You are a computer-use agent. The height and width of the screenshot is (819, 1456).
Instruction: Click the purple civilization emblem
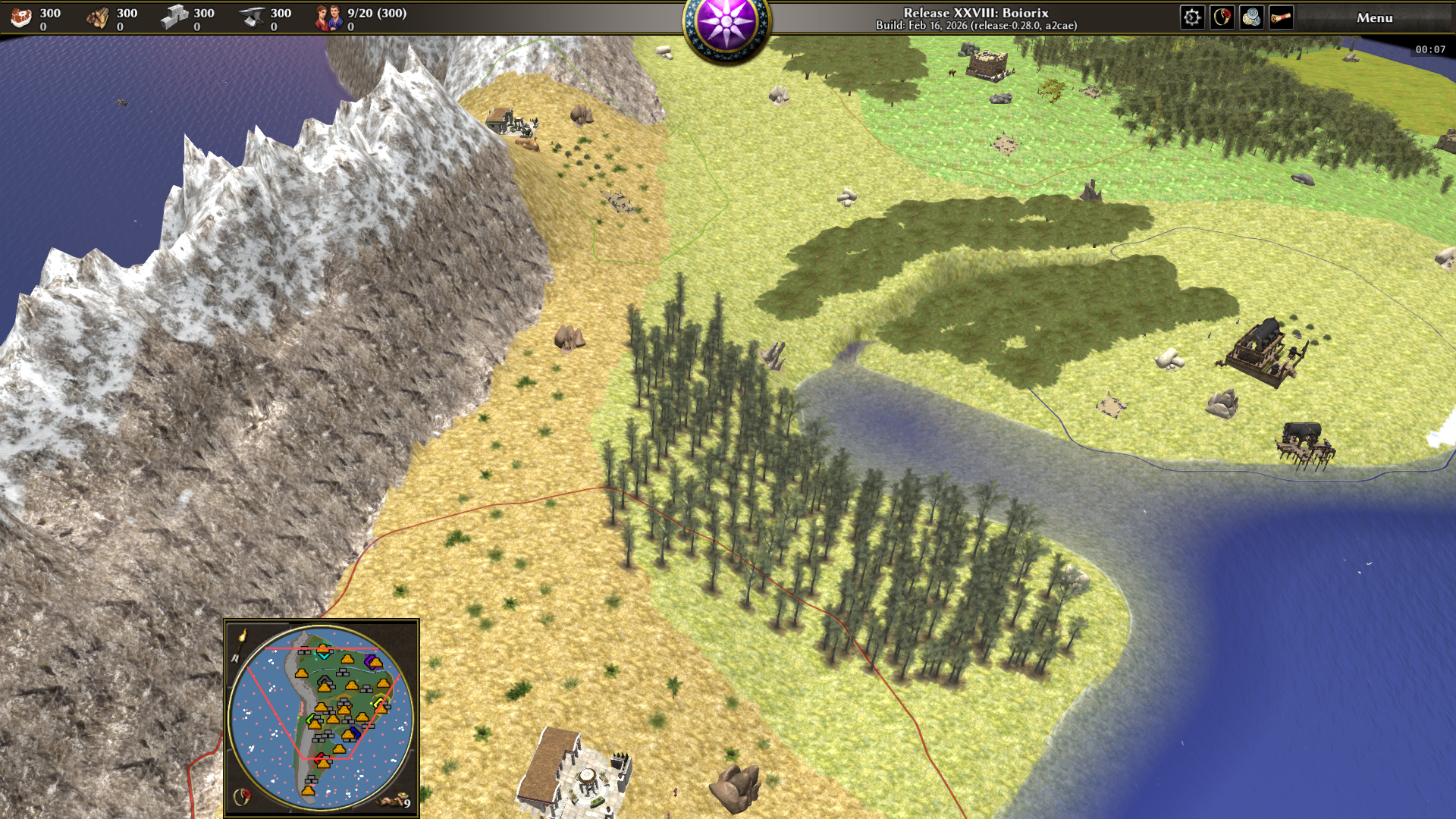726,25
